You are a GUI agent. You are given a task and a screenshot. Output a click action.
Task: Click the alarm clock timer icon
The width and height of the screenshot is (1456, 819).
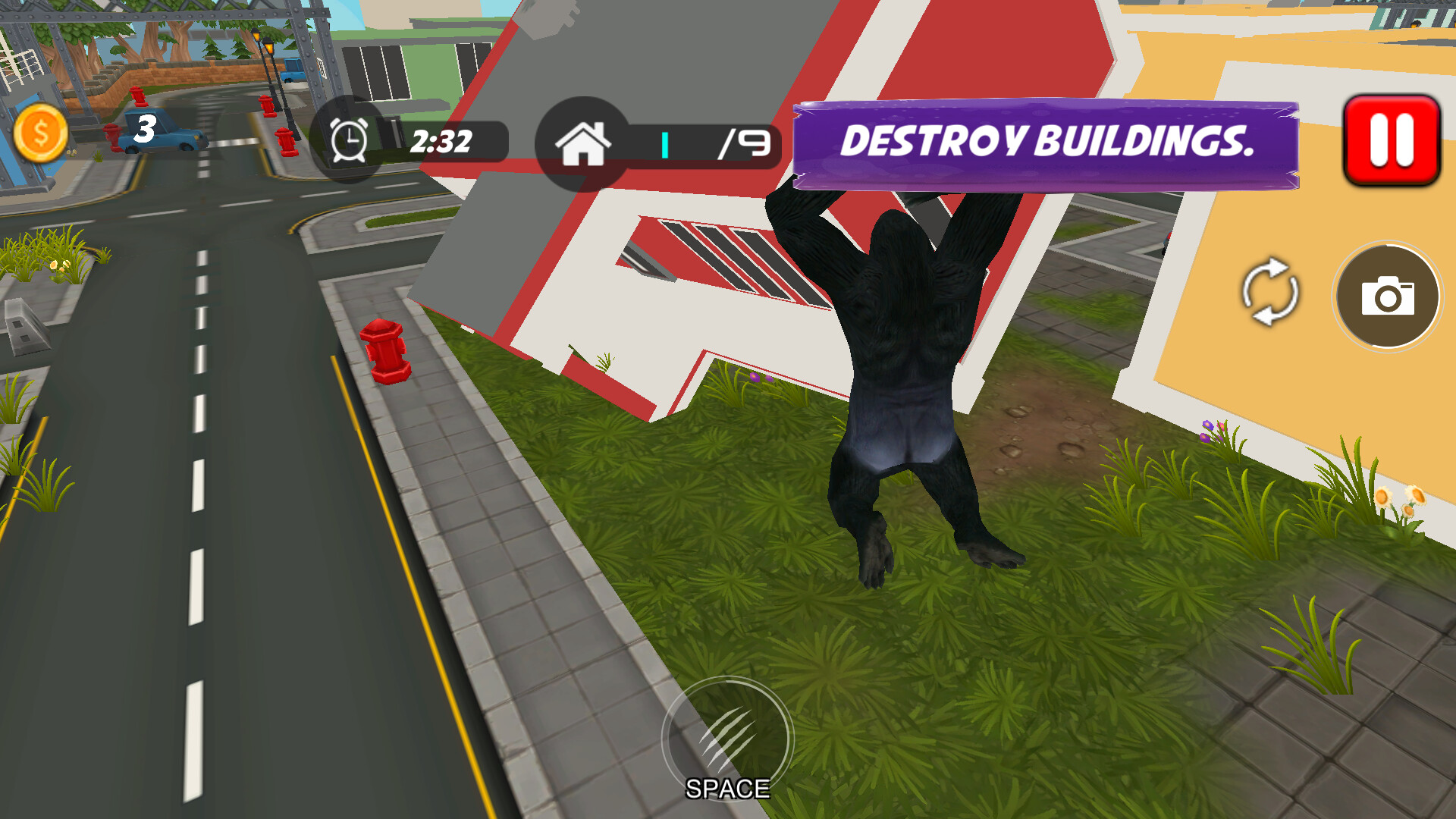point(348,141)
